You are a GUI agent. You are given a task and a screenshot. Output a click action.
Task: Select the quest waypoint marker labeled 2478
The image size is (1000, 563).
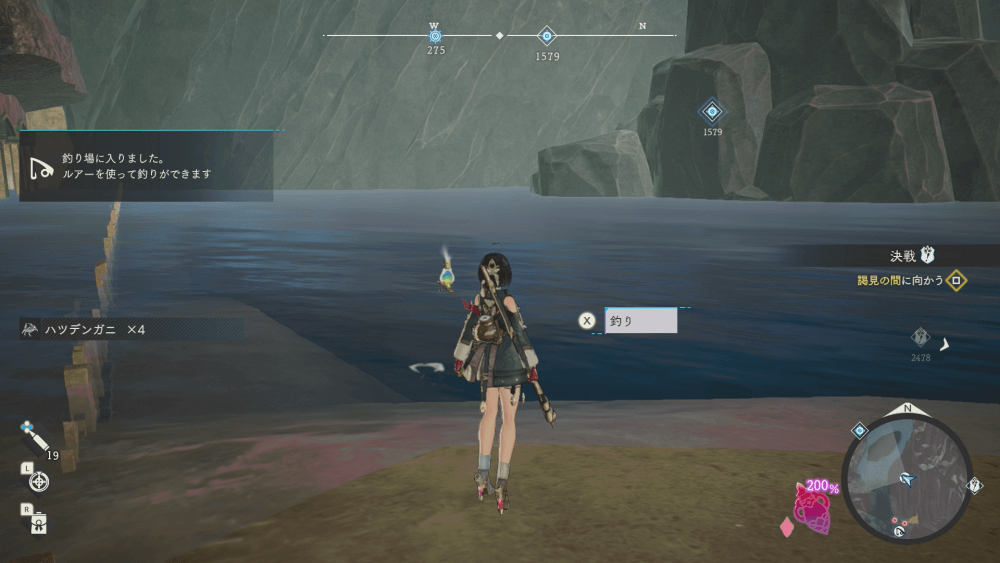pyautogui.click(x=920, y=338)
